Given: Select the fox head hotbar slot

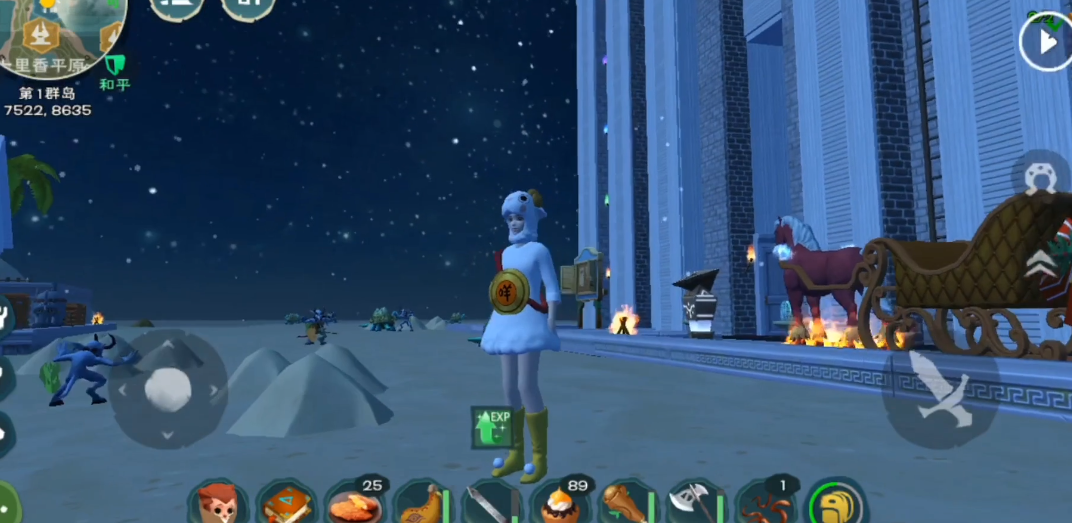Looking at the screenshot, I should pyautogui.click(x=217, y=503).
